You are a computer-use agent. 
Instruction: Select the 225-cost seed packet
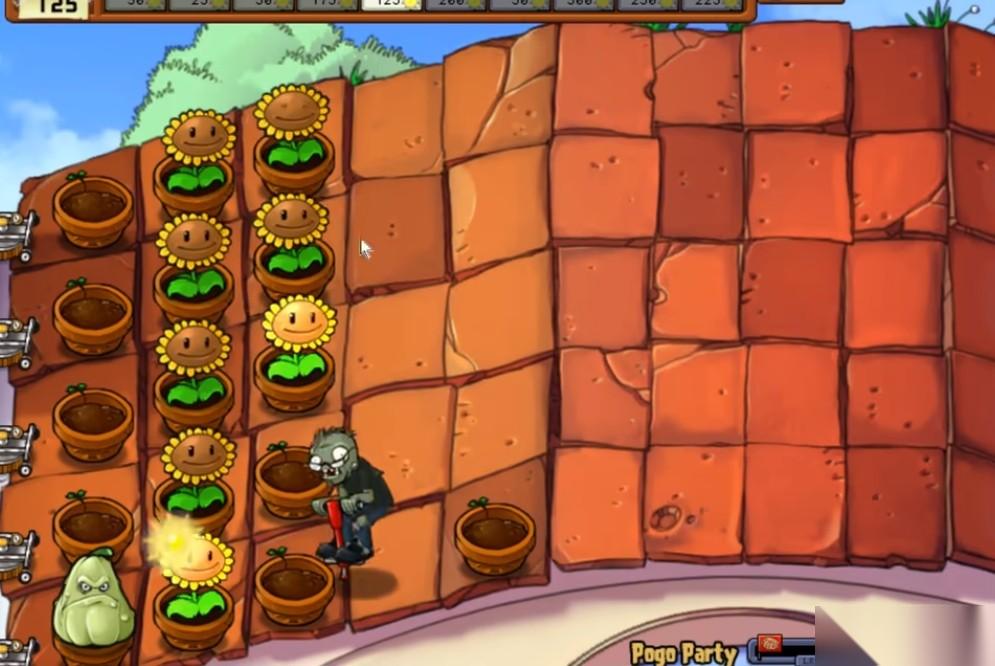click(x=711, y=4)
